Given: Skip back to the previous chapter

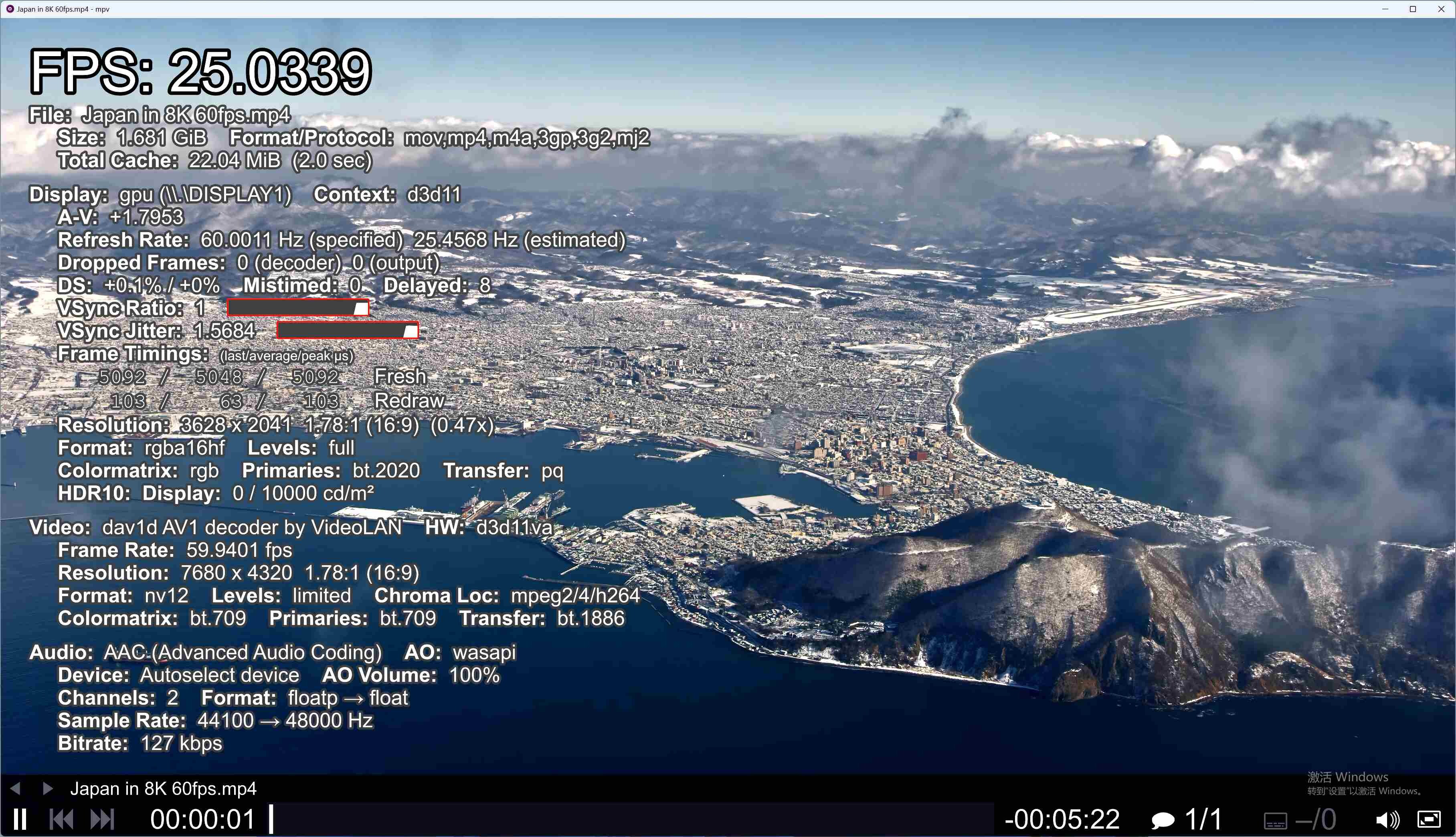Looking at the screenshot, I should click(61, 819).
